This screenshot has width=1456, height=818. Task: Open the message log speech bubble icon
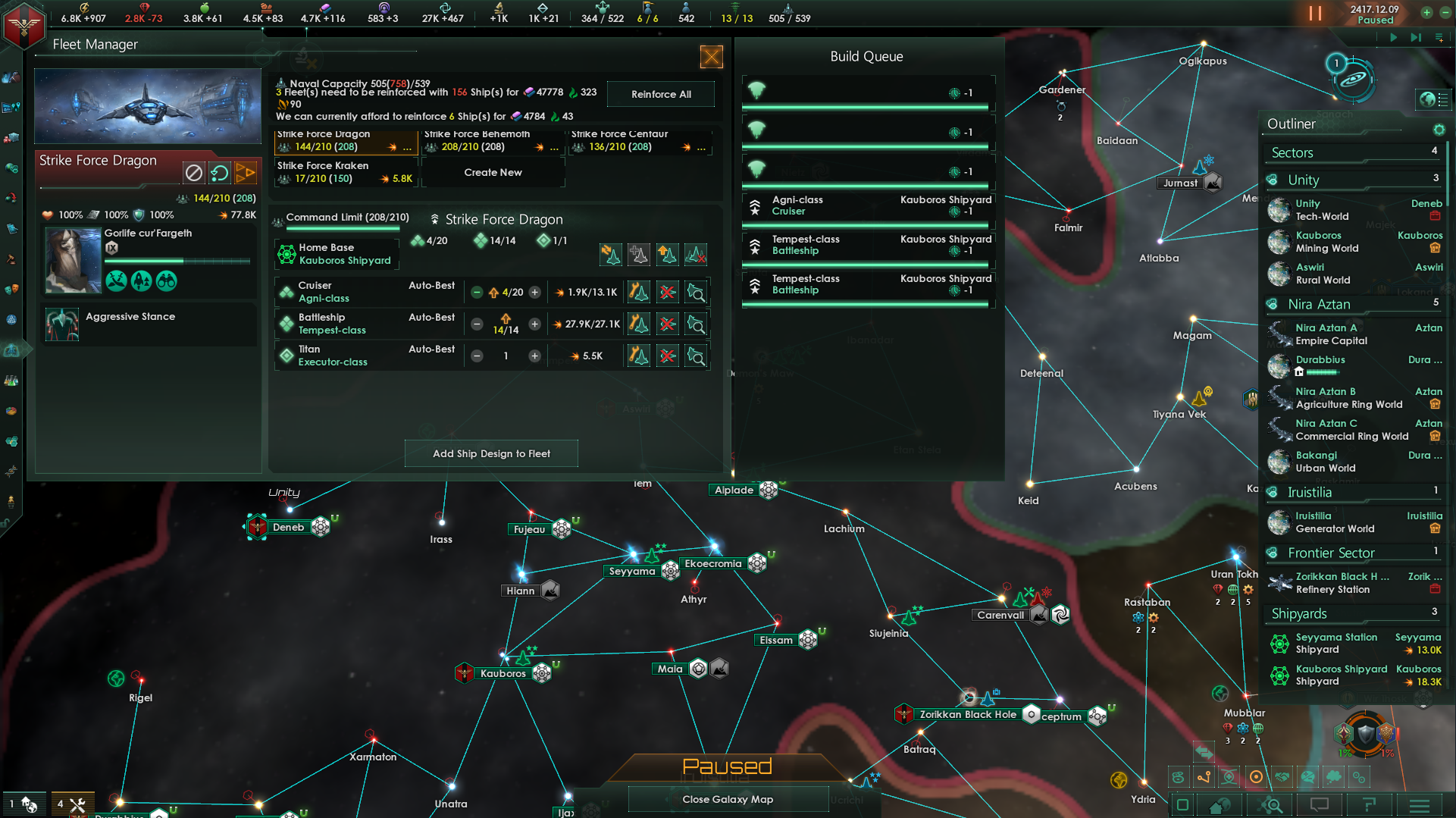pos(1320,805)
